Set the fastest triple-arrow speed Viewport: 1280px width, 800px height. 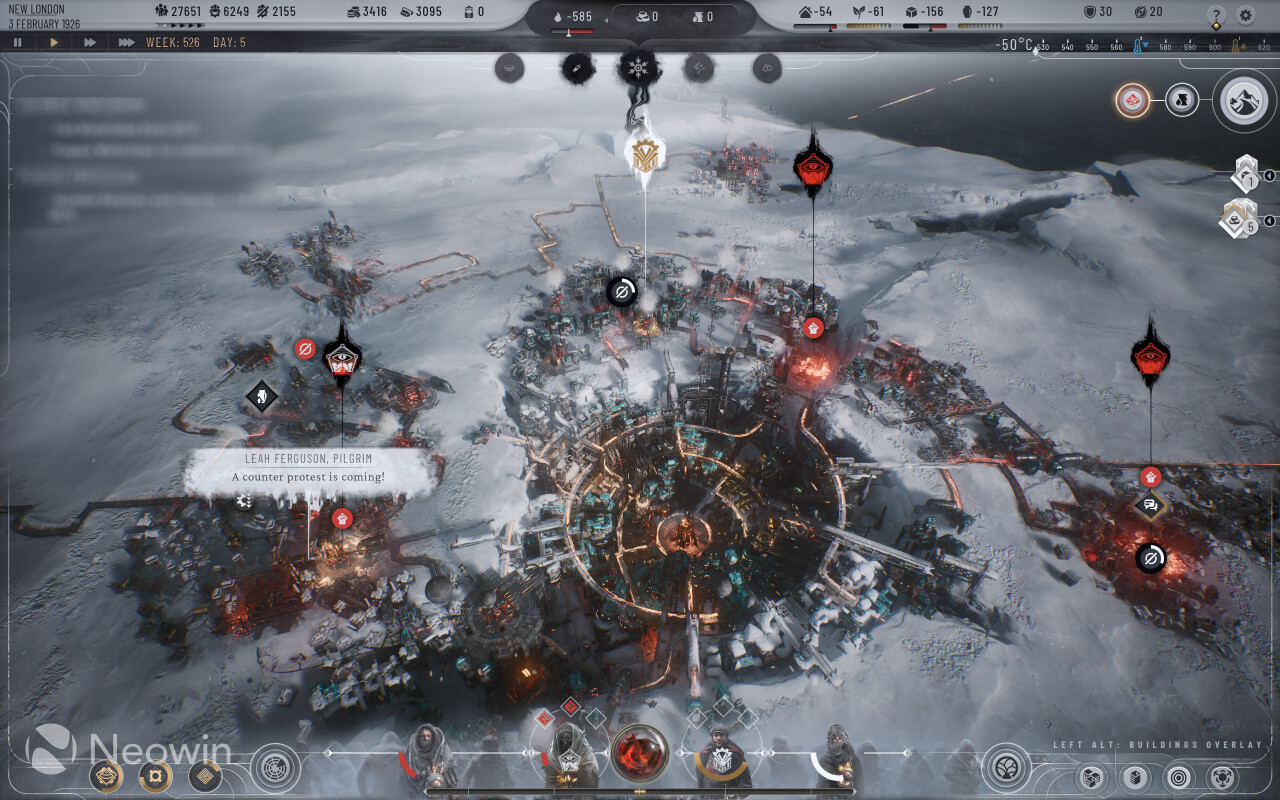pyautogui.click(x=126, y=42)
